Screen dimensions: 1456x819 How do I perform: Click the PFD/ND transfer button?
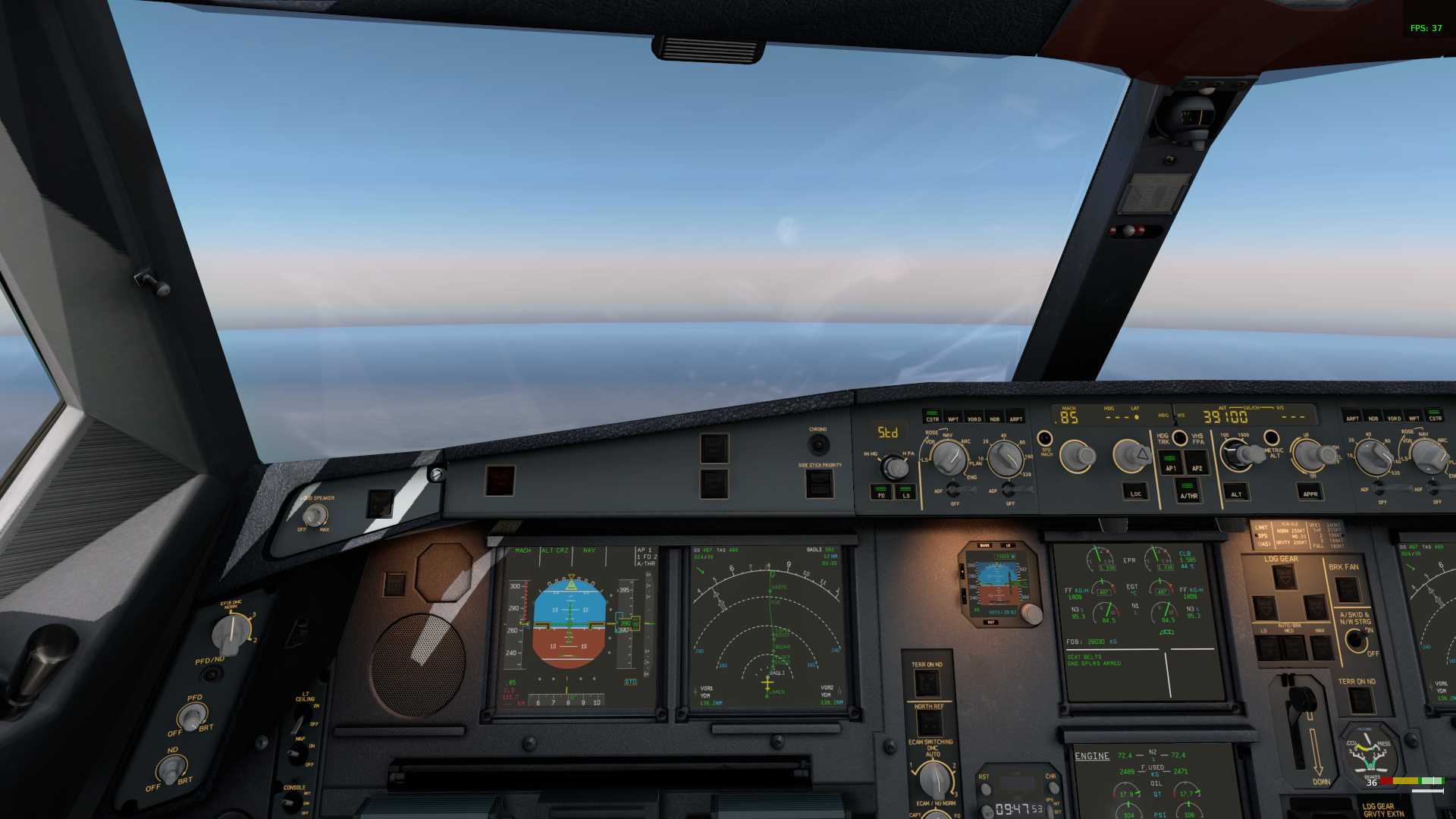click(211, 674)
